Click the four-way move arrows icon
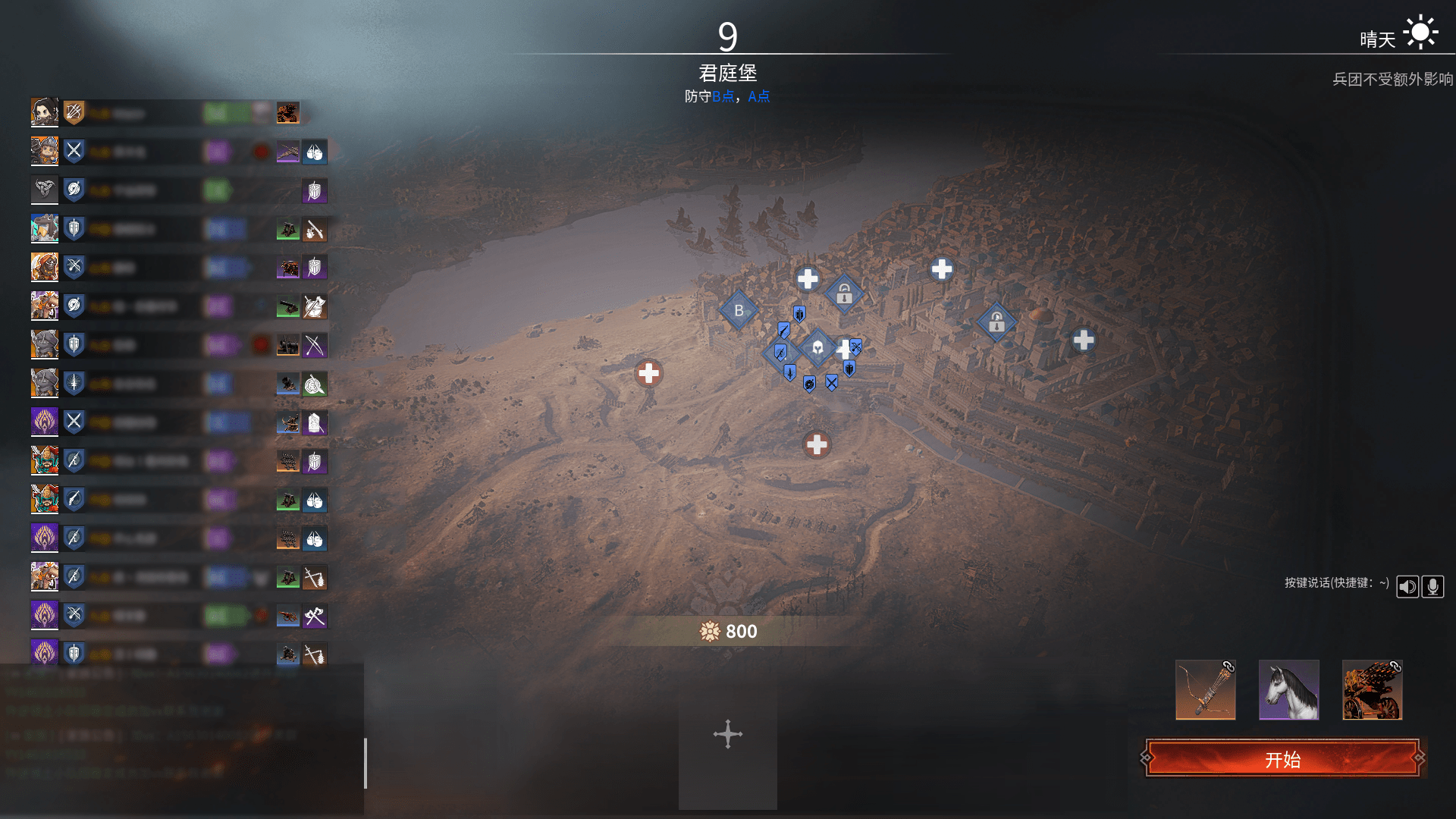 coord(727,734)
